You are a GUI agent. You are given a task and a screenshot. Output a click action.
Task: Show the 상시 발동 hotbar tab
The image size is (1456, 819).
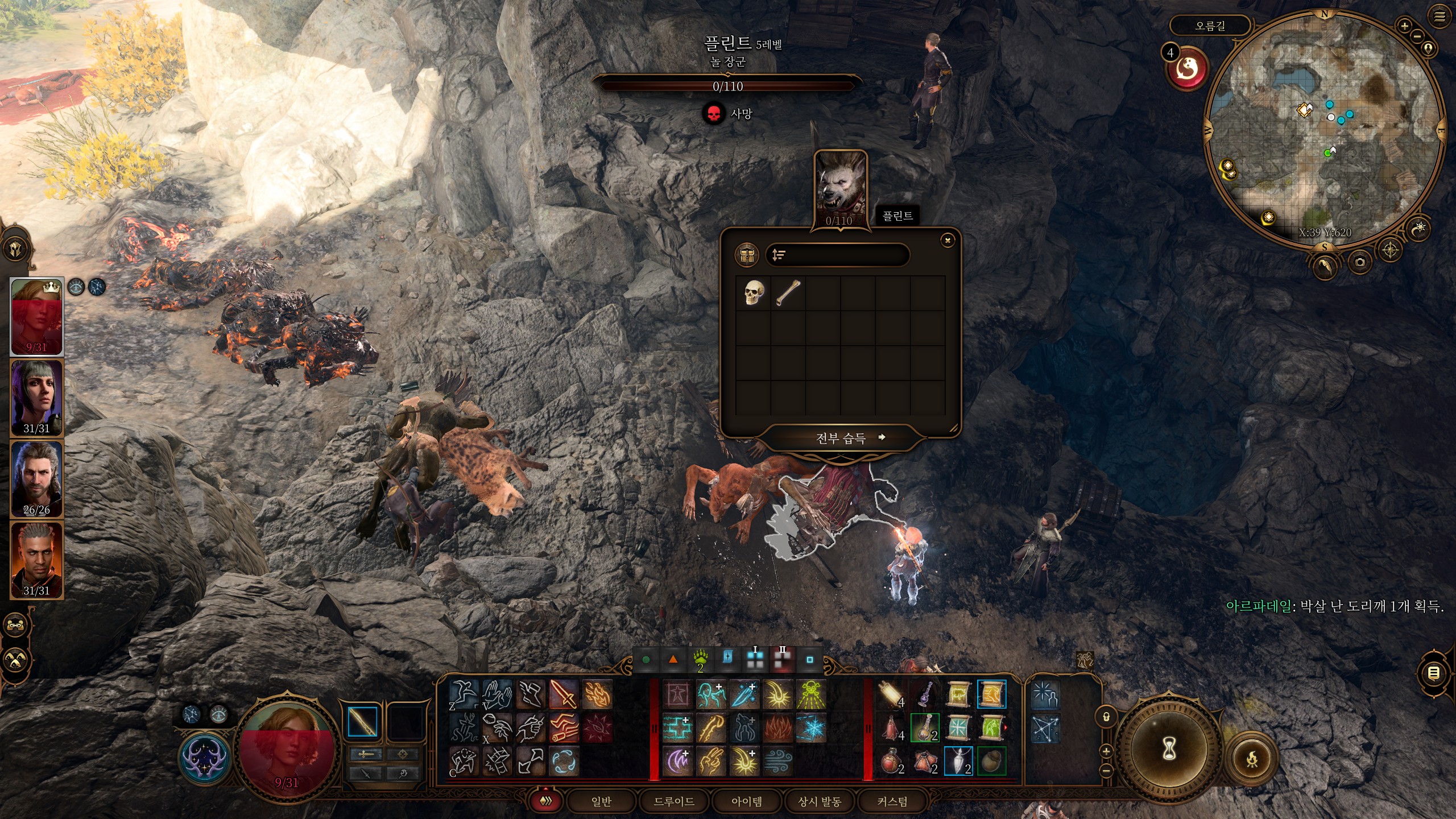tap(820, 801)
